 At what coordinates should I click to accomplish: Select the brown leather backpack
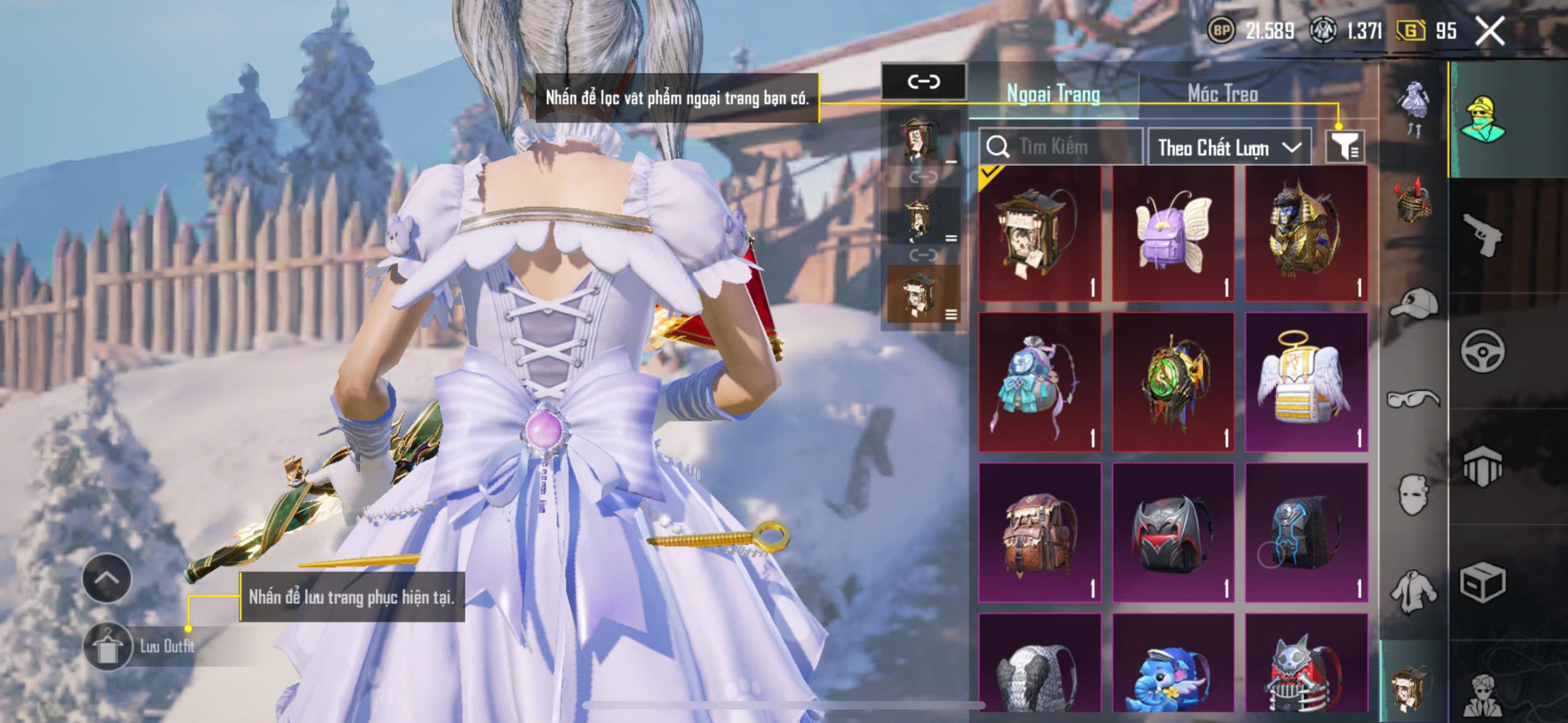(x=1040, y=533)
